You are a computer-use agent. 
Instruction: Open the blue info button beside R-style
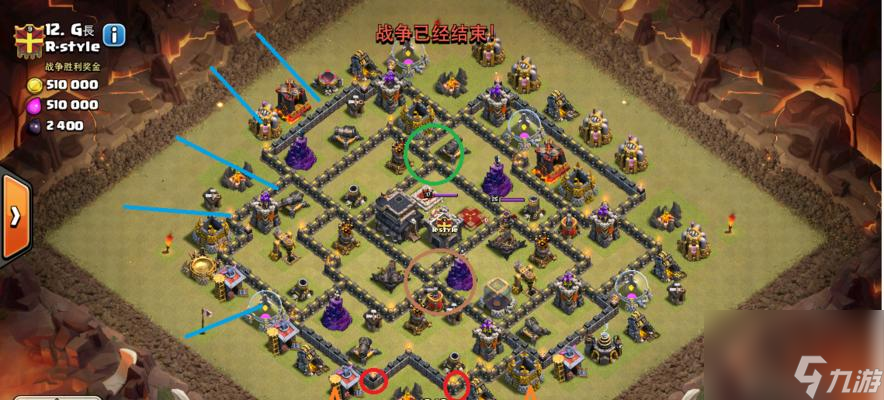115,35
